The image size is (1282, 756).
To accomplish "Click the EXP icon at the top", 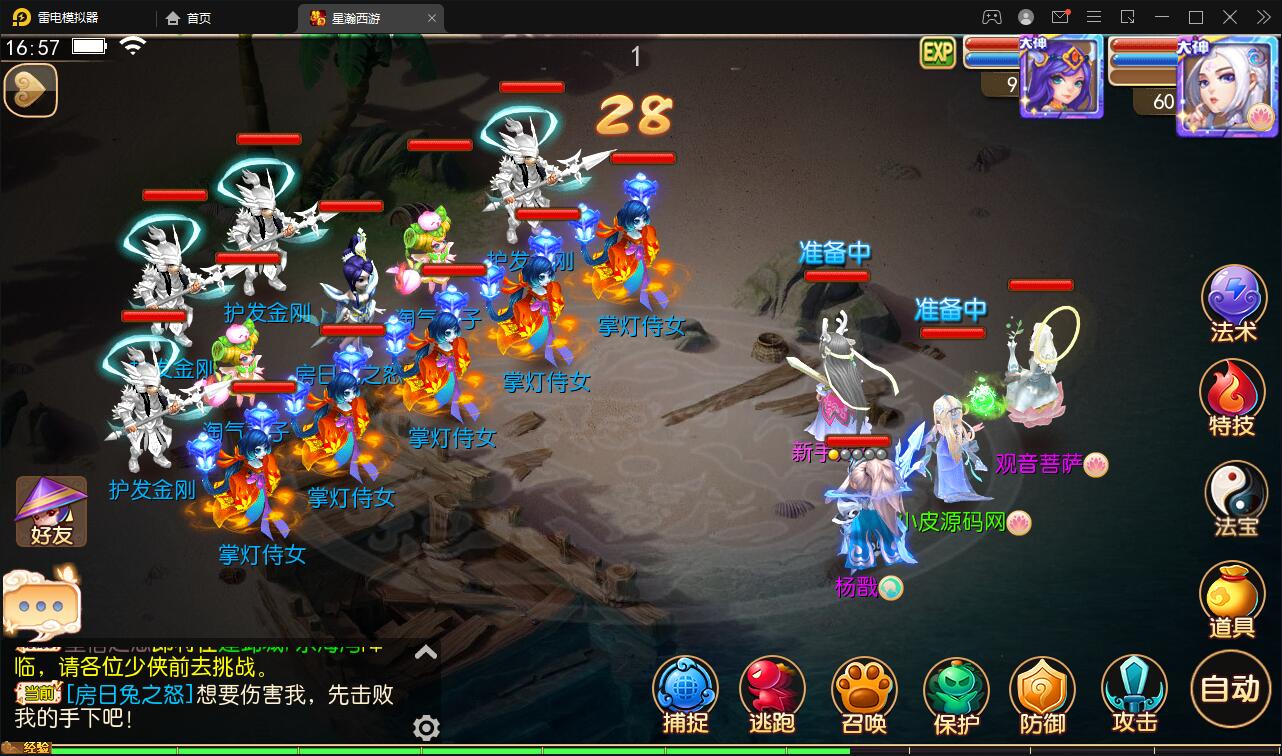I will (937, 53).
